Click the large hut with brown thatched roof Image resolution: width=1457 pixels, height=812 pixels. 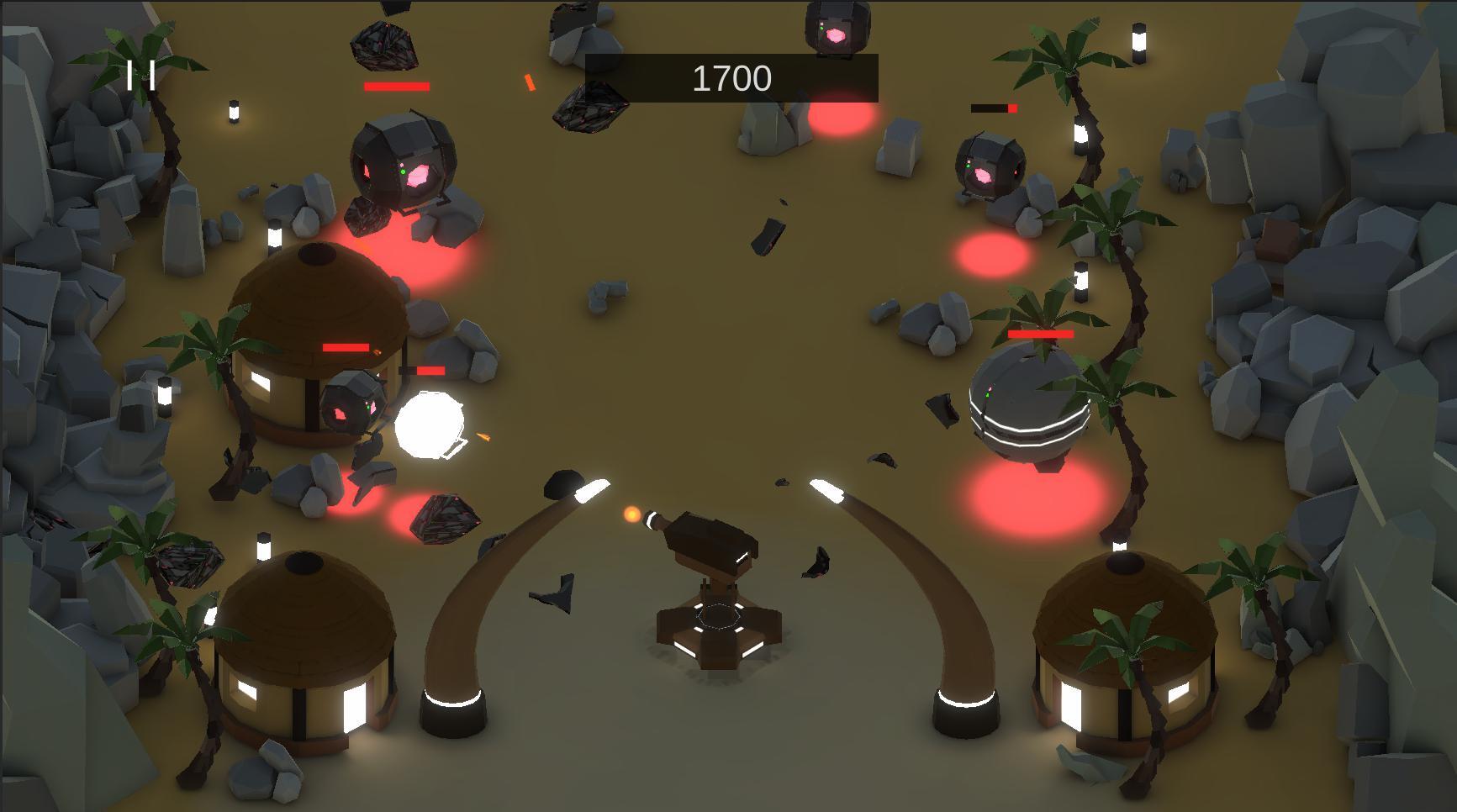319,319
